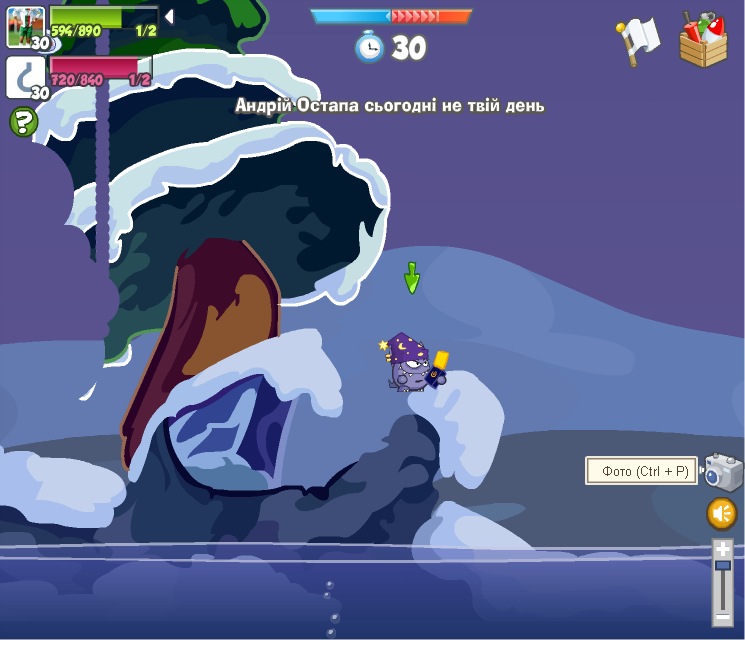Open help with the green question mark
The image size is (745, 650).
[x=23, y=122]
